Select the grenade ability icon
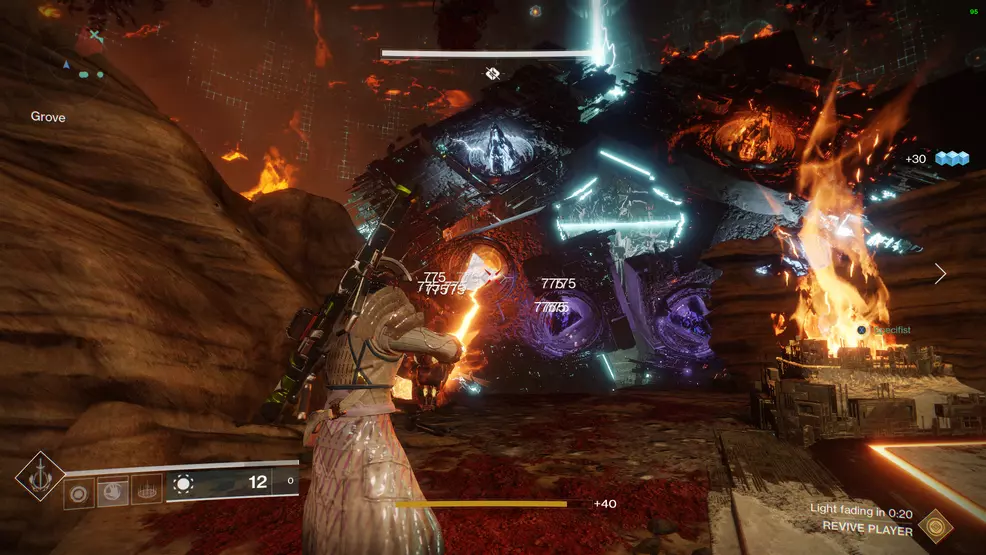 pos(80,489)
